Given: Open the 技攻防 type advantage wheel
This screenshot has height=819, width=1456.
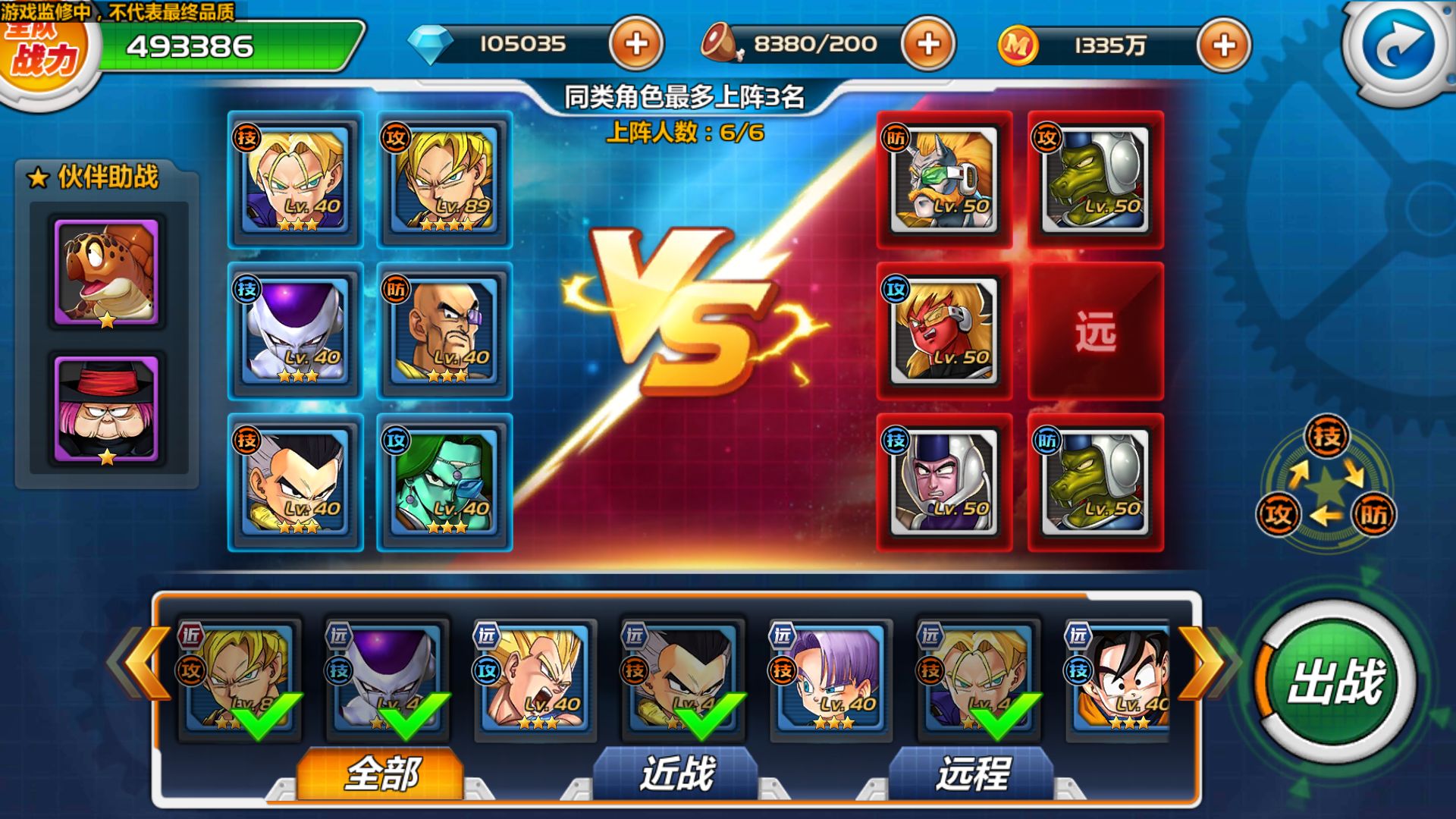Looking at the screenshot, I should (1326, 483).
